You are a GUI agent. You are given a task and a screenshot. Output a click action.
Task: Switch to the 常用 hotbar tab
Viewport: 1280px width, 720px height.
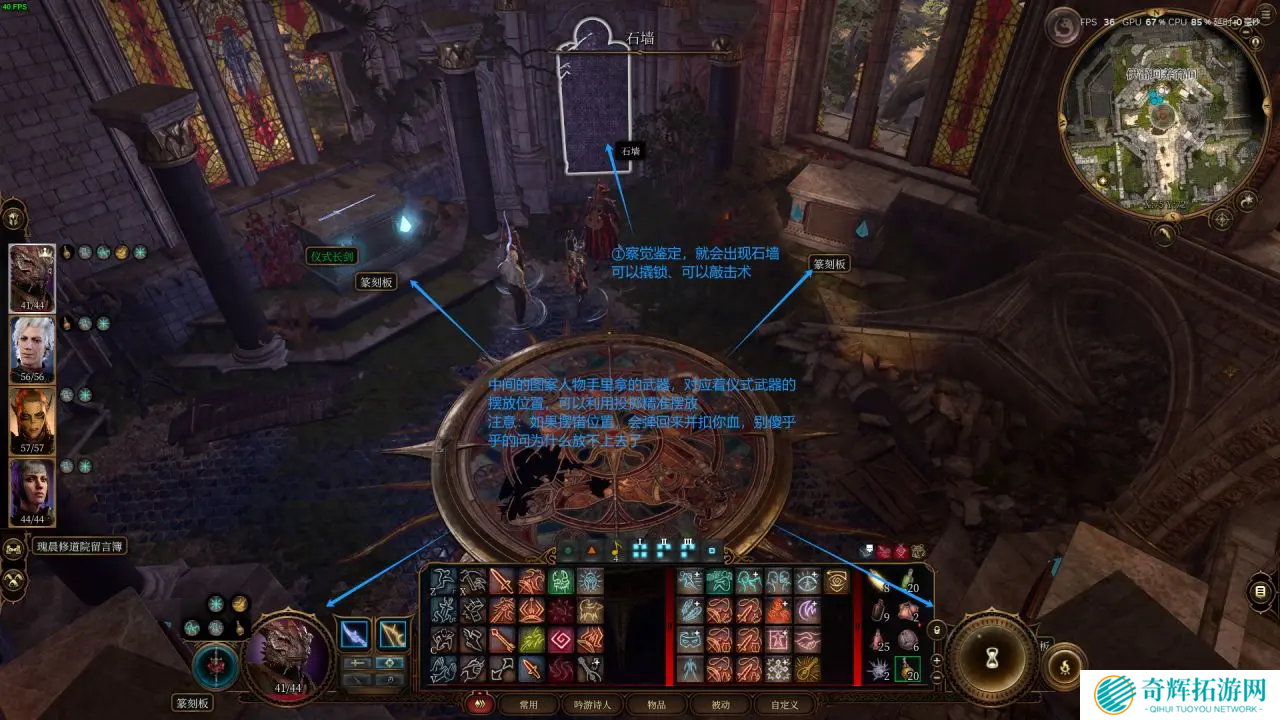529,705
